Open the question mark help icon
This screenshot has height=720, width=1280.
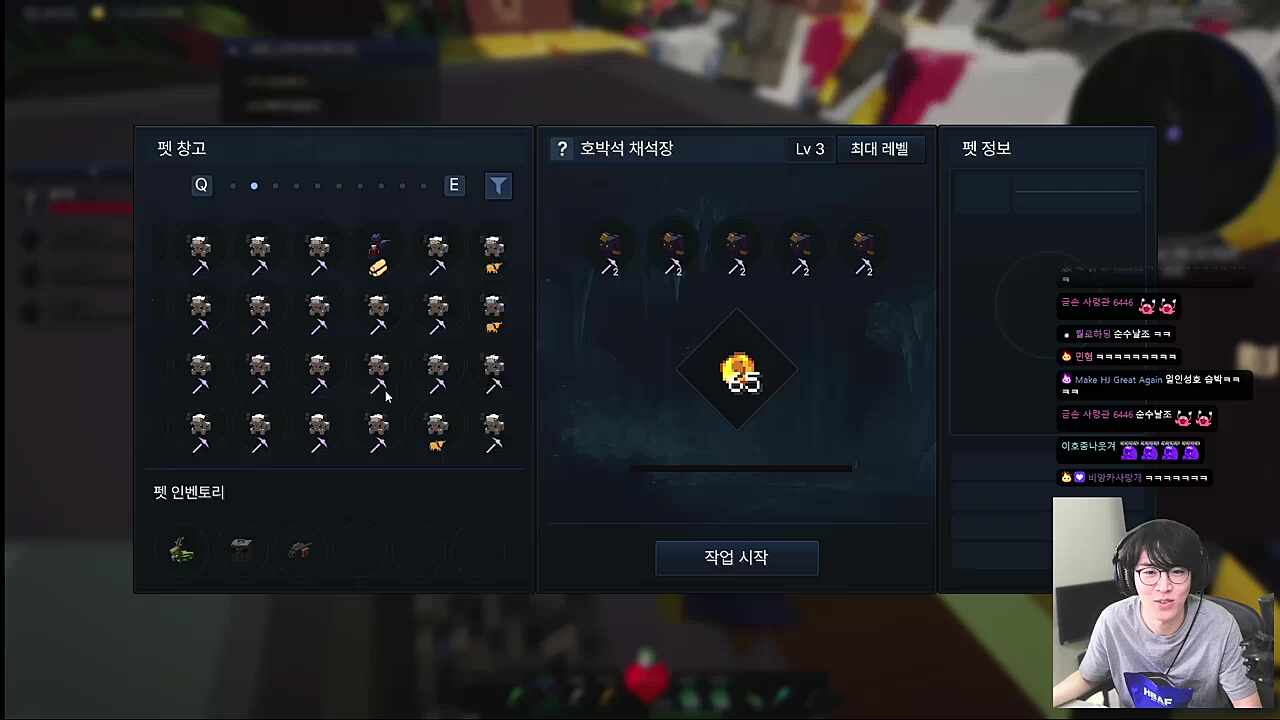[x=562, y=148]
